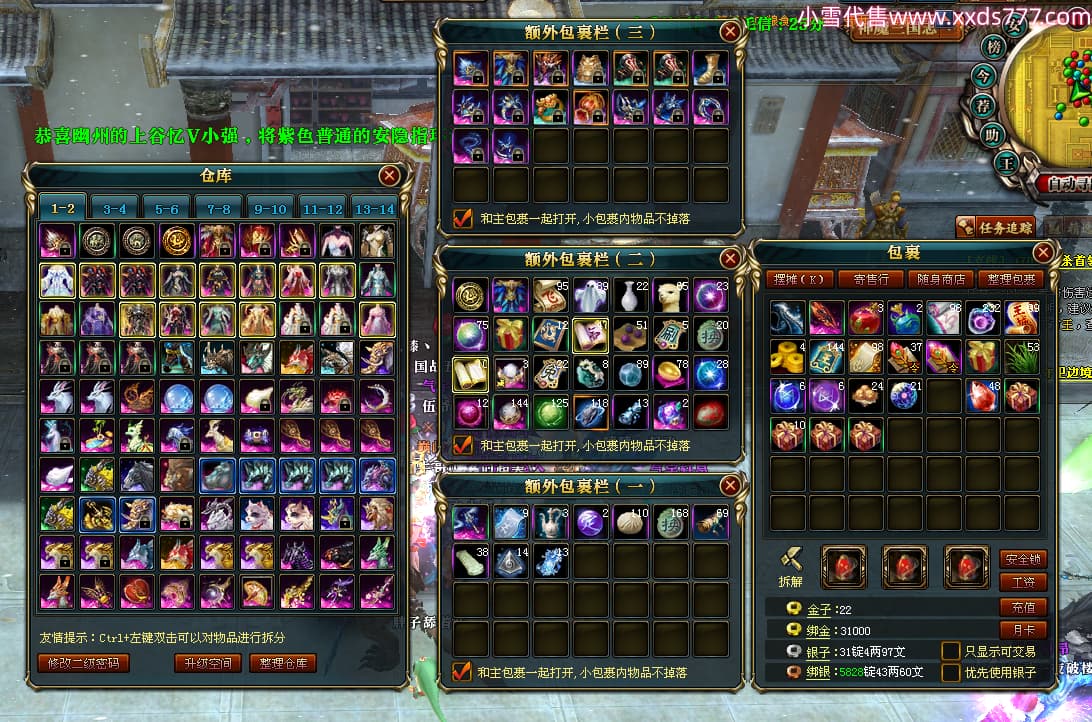This screenshot has height=722, width=1092.
Task: Click the 修改二级密码 button
Action: [x=84, y=663]
